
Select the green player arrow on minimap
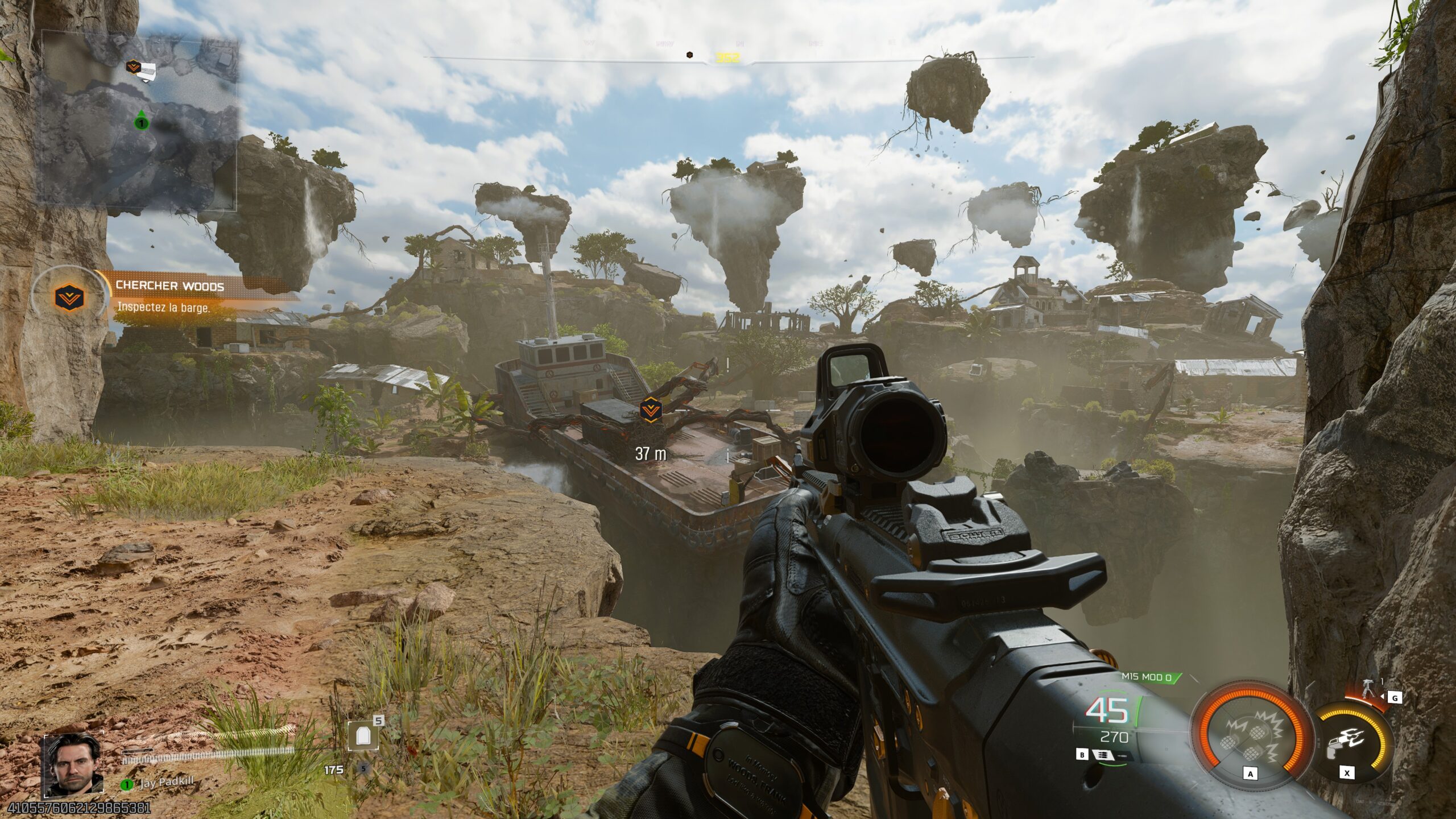point(142,121)
